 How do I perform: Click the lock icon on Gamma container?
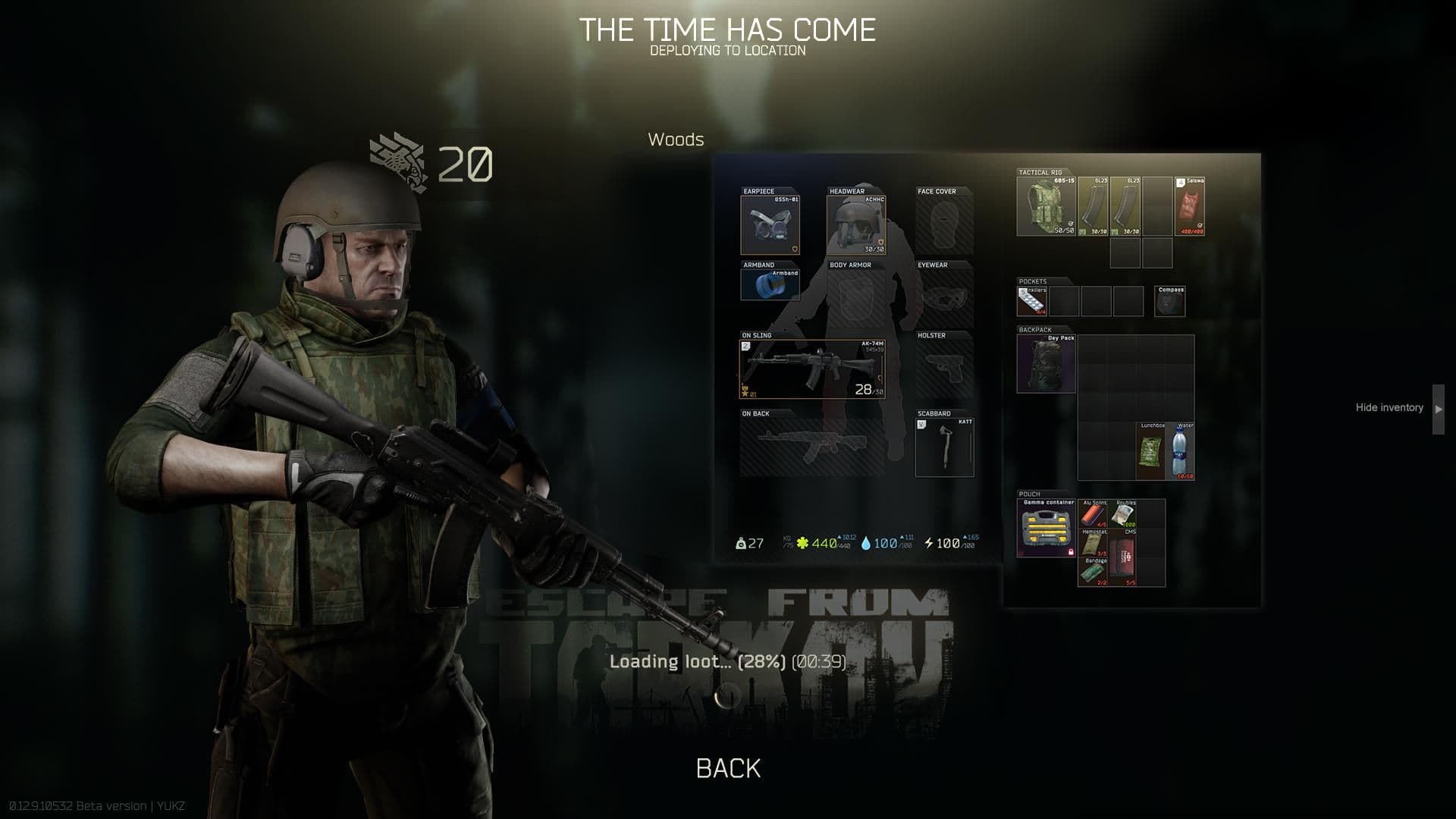(1071, 553)
